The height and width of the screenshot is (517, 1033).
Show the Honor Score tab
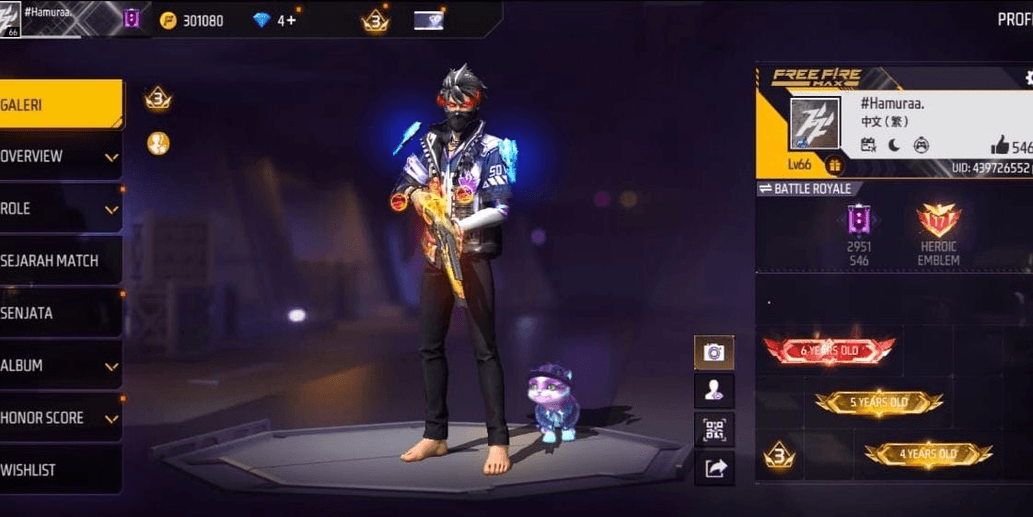60,418
